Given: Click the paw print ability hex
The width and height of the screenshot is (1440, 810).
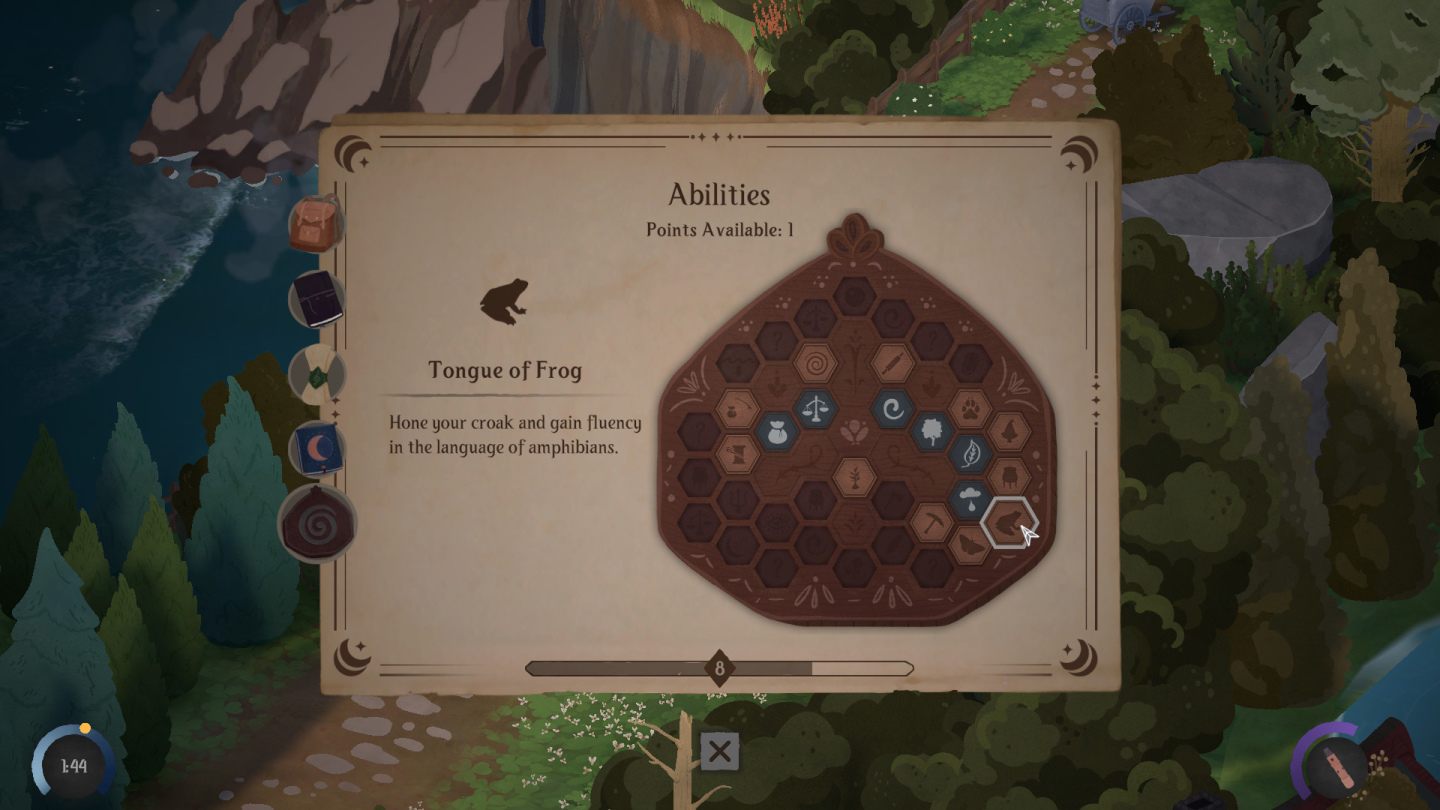Looking at the screenshot, I should coord(972,406).
